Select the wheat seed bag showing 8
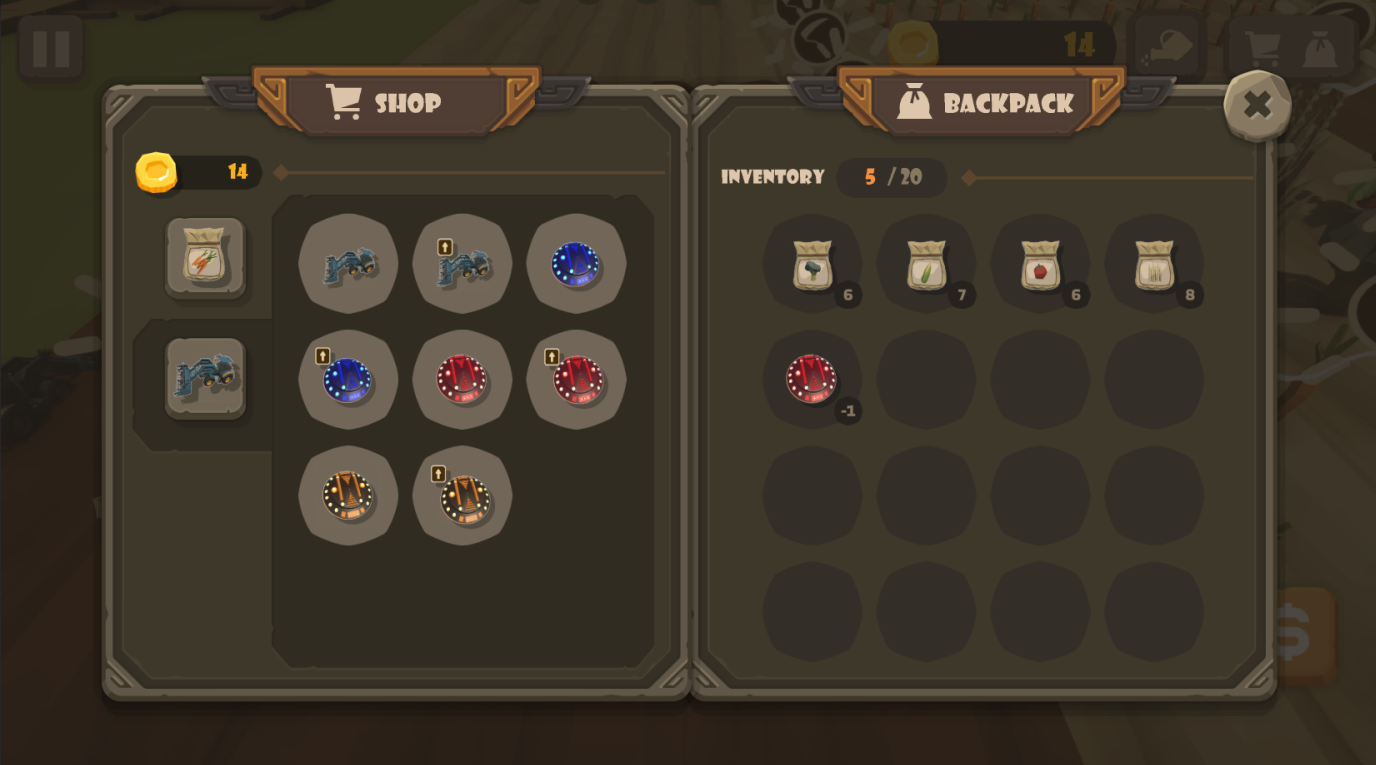 pos(1155,263)
